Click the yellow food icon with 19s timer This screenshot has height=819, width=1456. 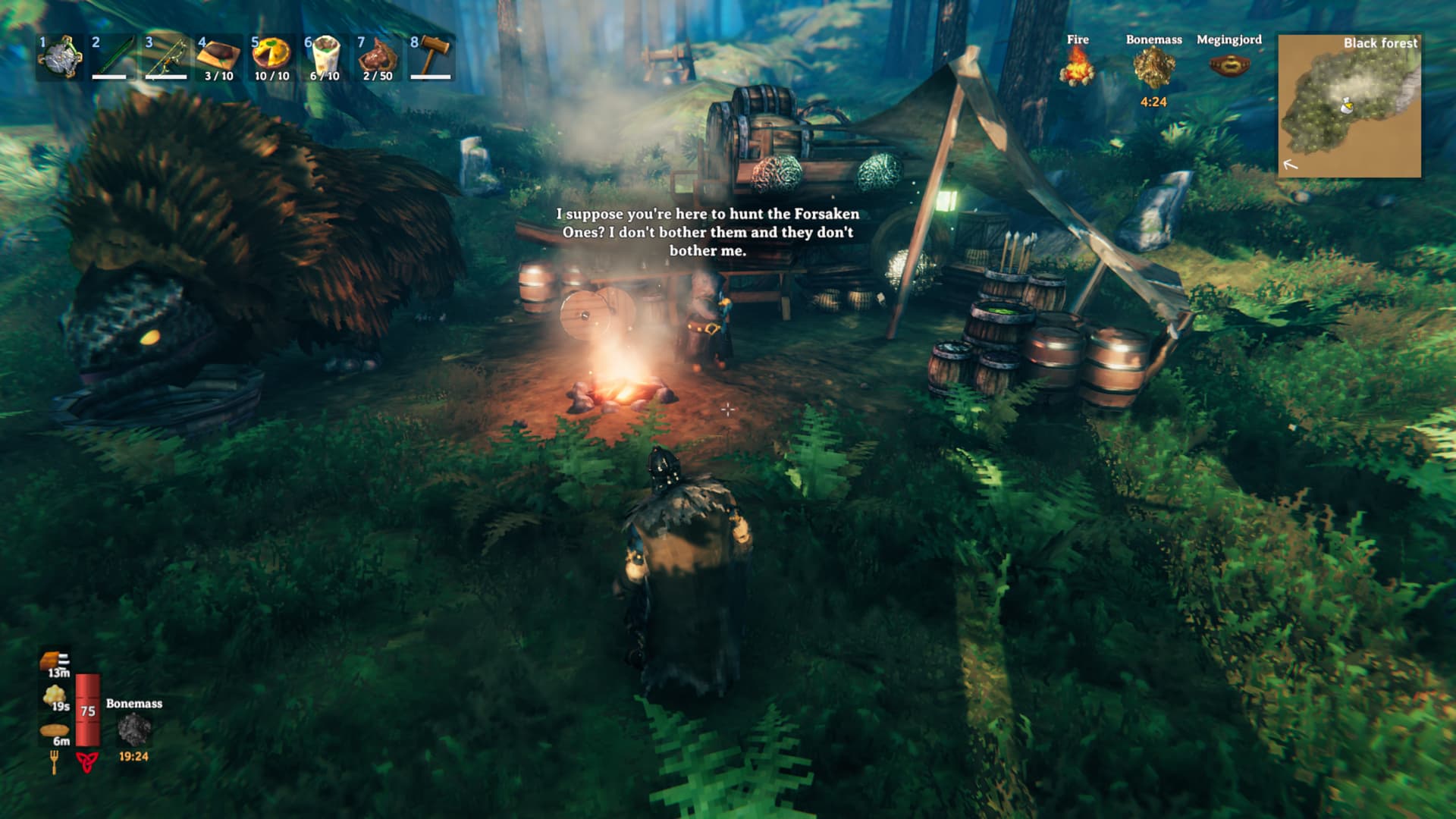point(55,695)
